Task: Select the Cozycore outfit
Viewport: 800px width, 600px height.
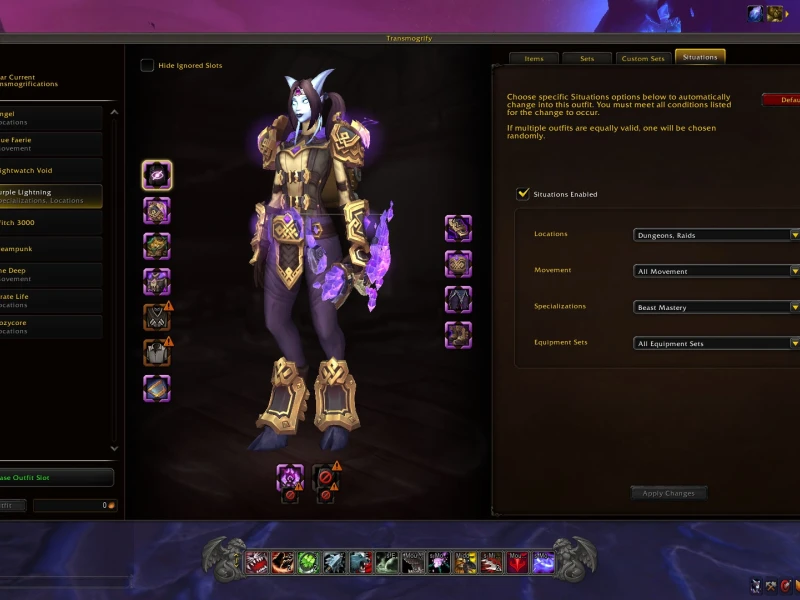Action: coord(52,327)
